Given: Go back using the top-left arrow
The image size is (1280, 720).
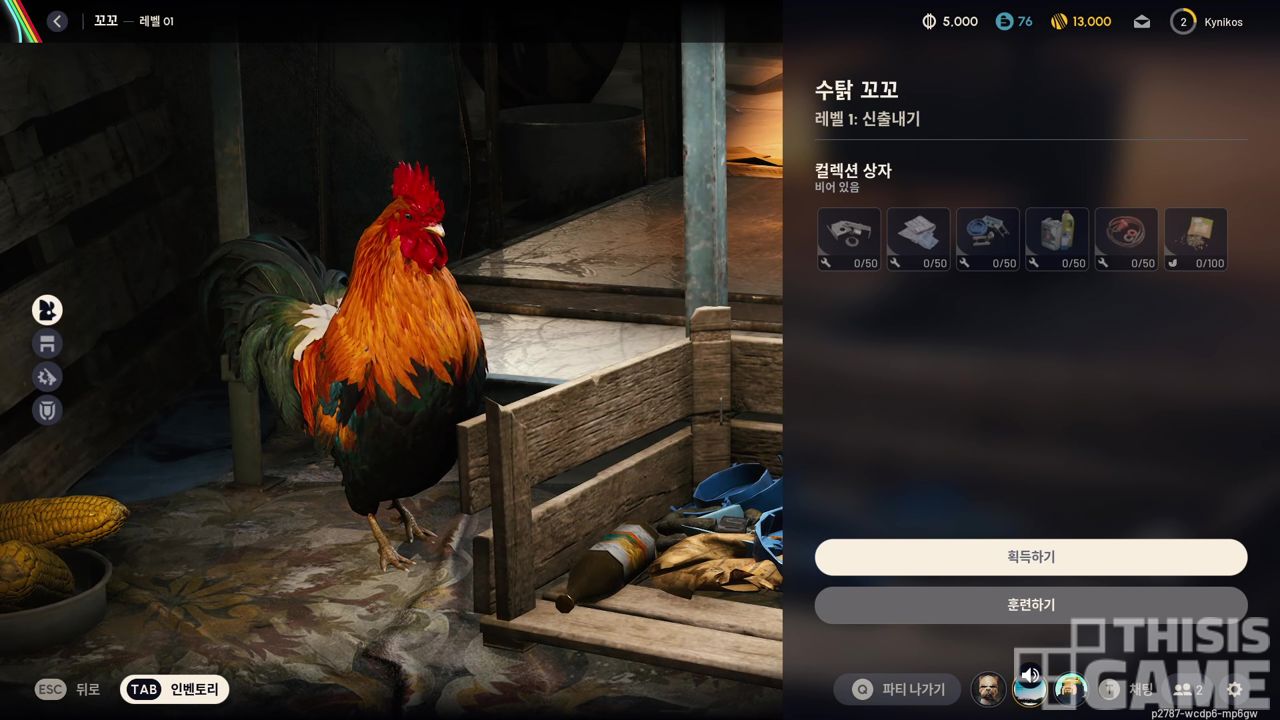Looking at the screenshot, I should tap(57, 21).
